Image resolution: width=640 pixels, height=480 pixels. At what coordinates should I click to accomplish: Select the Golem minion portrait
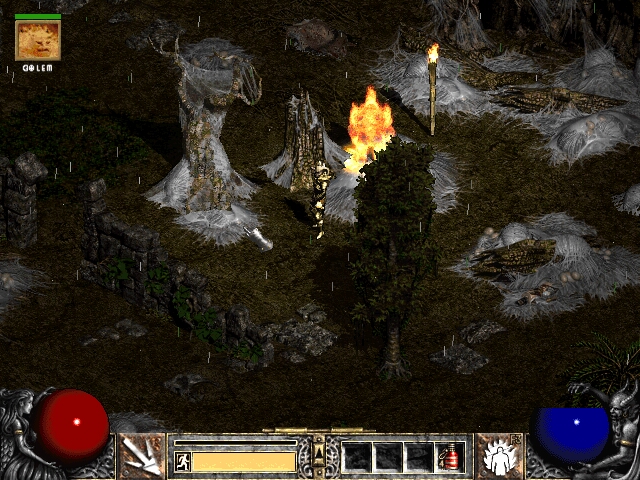coord(38,41)
